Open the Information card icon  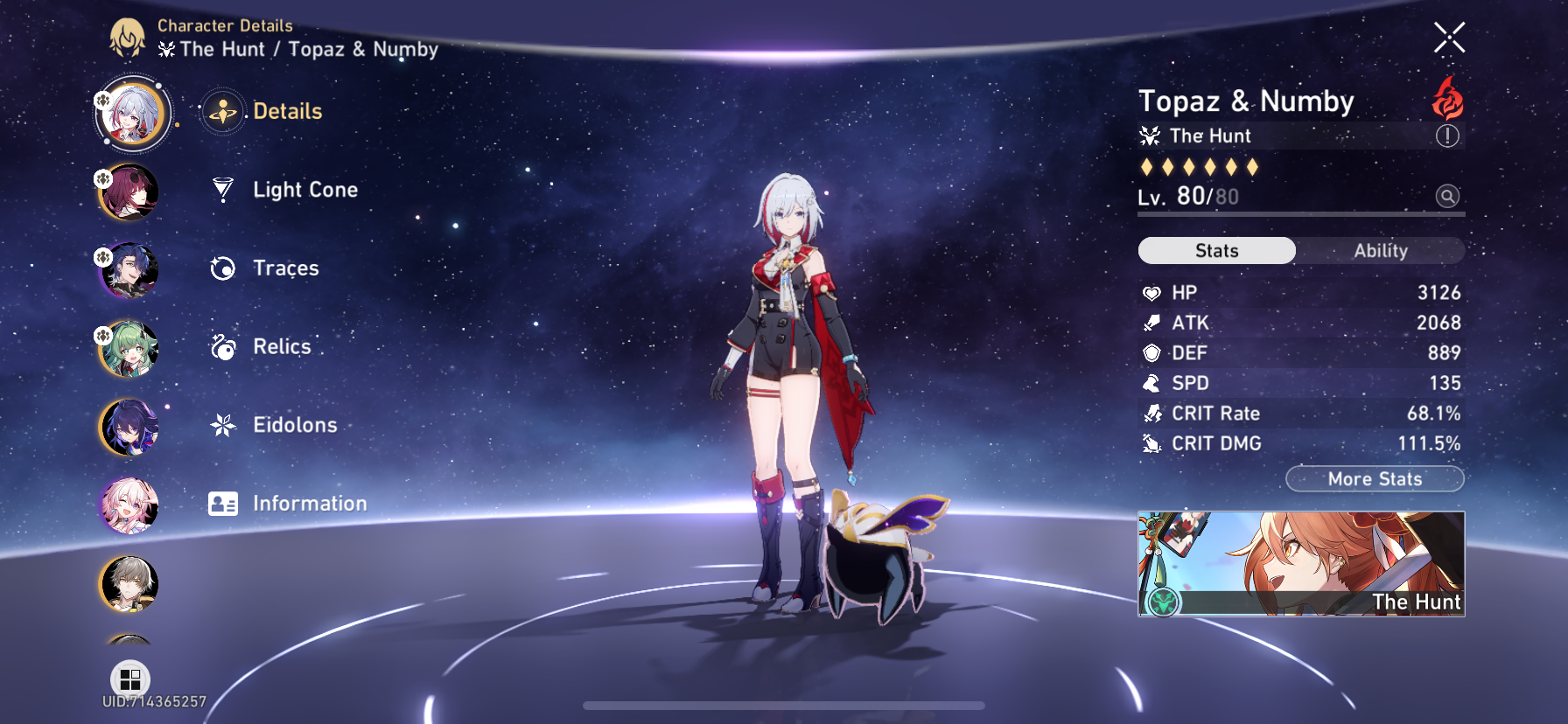(x=224, y=503)
